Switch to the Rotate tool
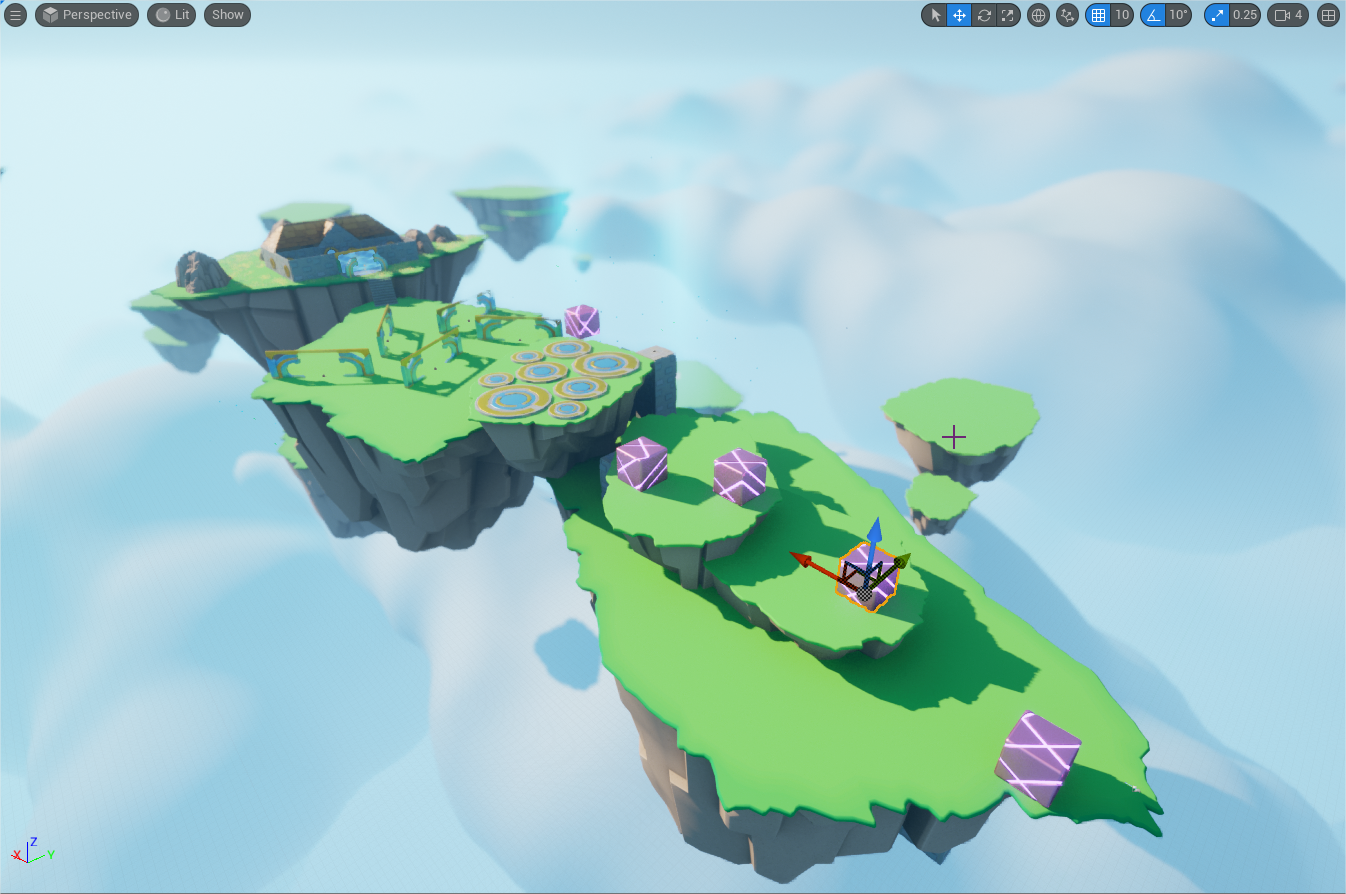Screen dimensions: 1346x894 984,15
